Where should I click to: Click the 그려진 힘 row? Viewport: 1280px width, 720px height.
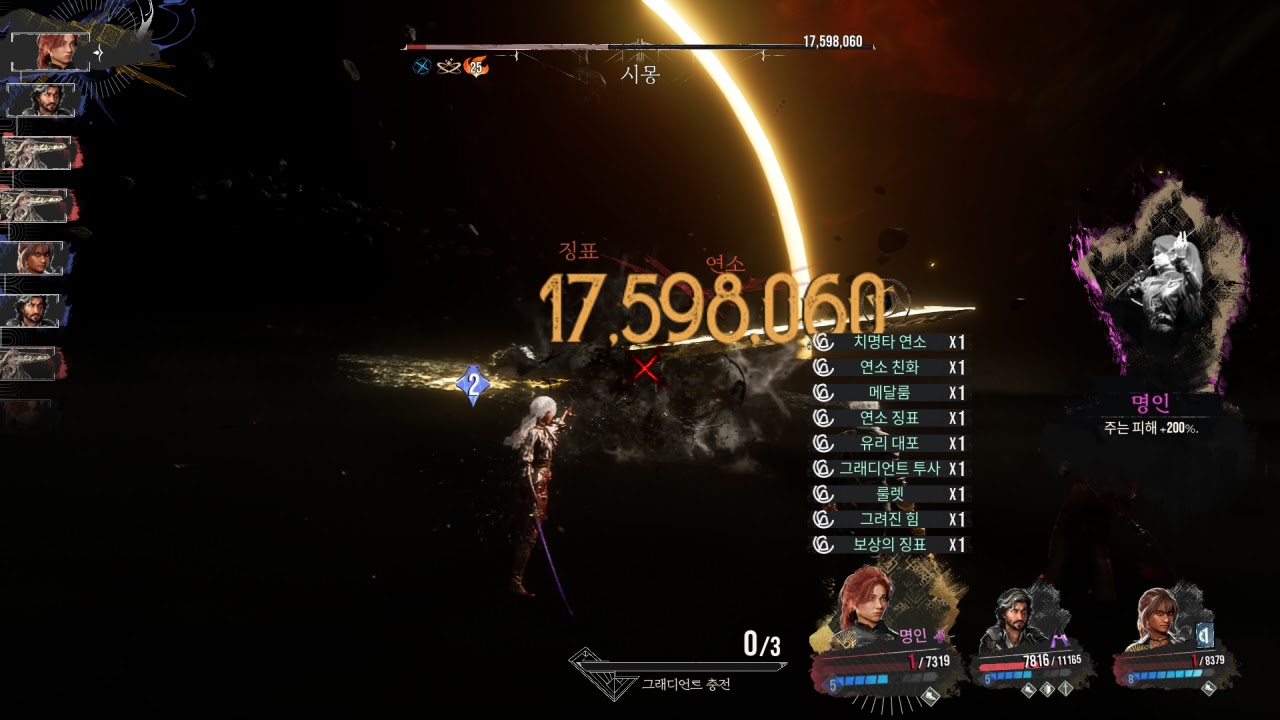tap(889, 519)
